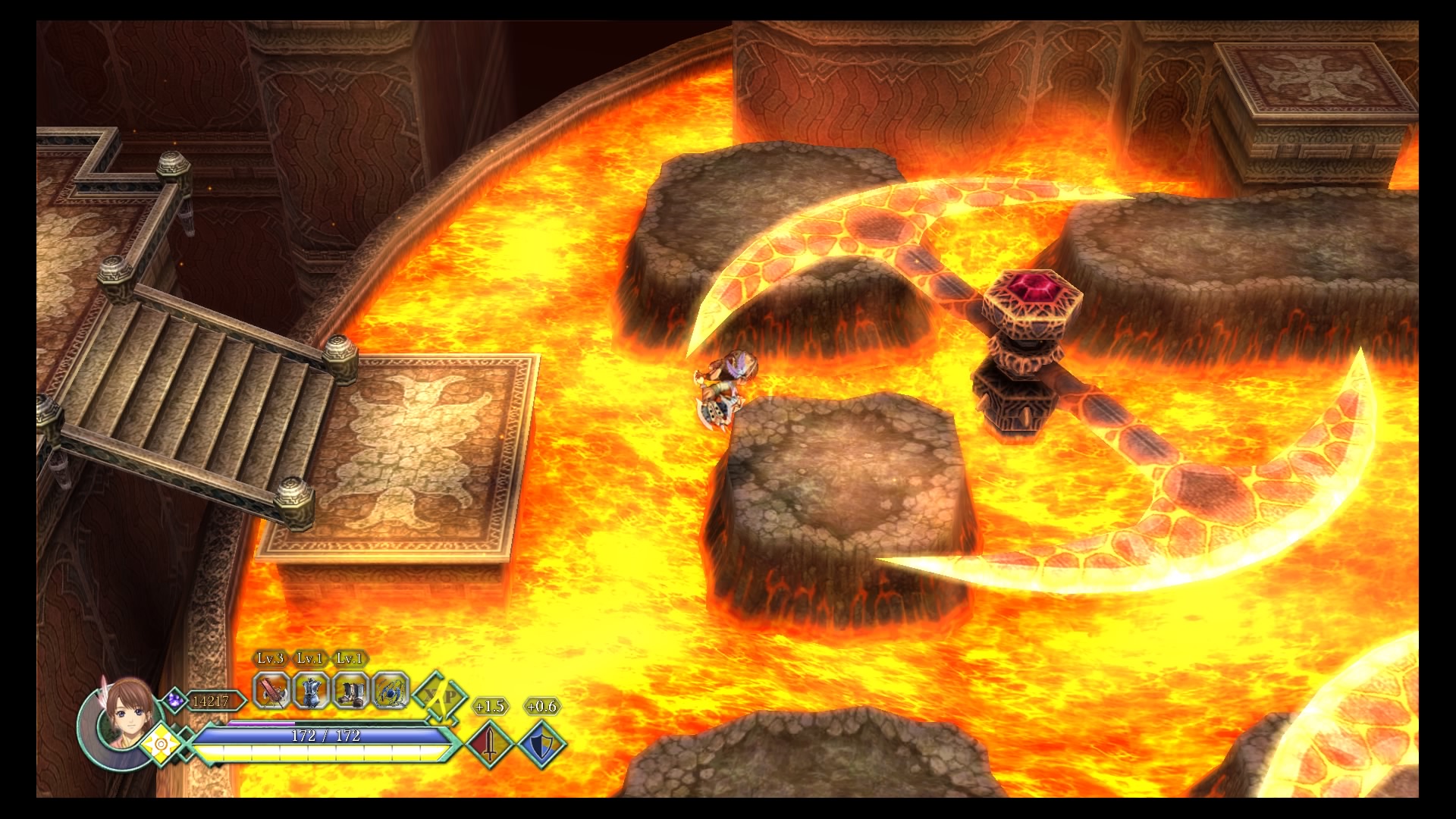
Task: Click the purple gem currency icon
Action: [x=174, y=698]
